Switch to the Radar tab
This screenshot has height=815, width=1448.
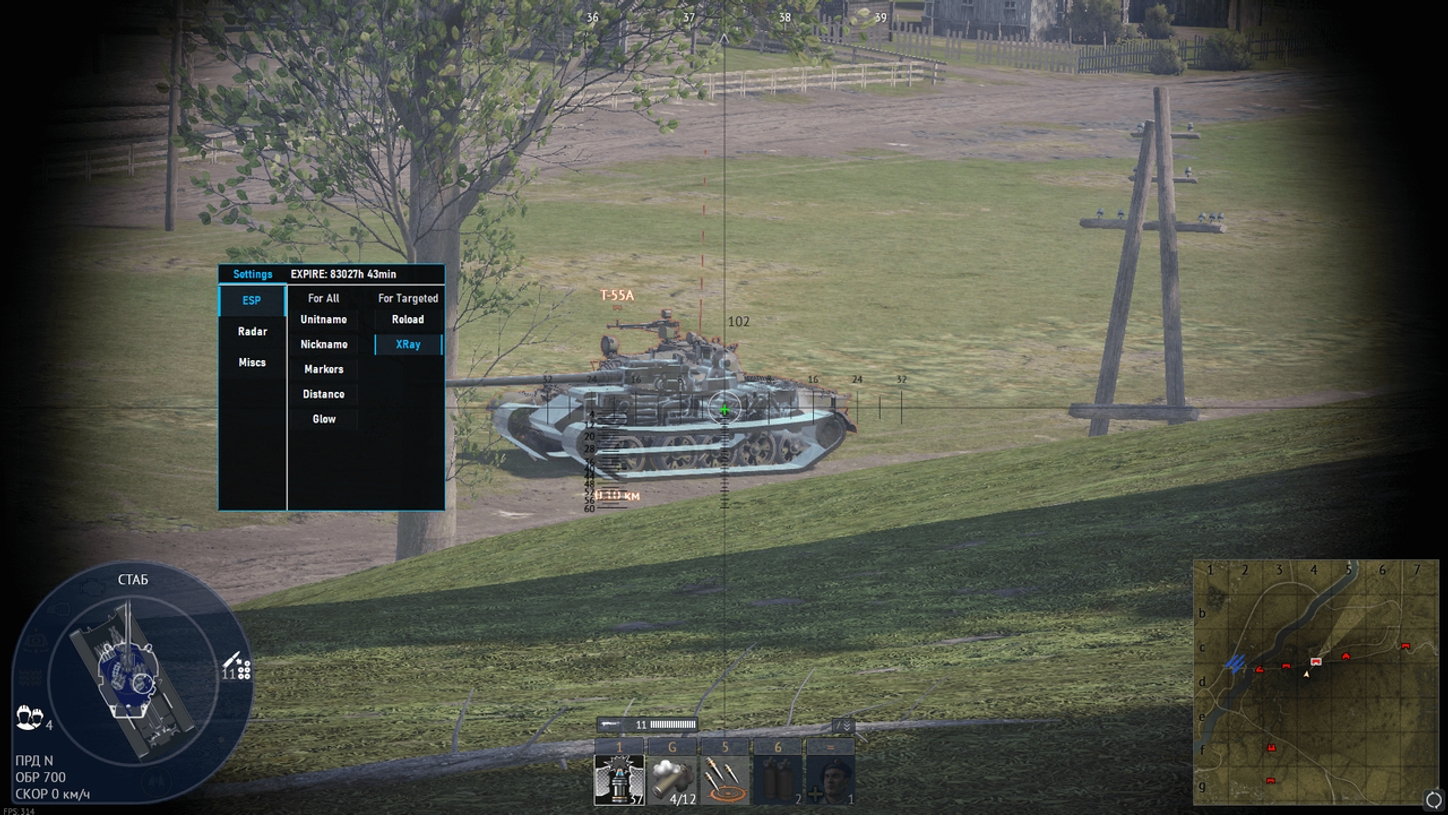[252, 331]
